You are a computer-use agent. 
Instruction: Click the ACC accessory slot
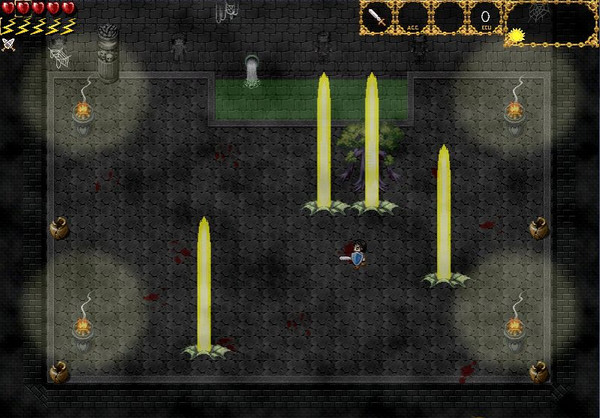414,18
